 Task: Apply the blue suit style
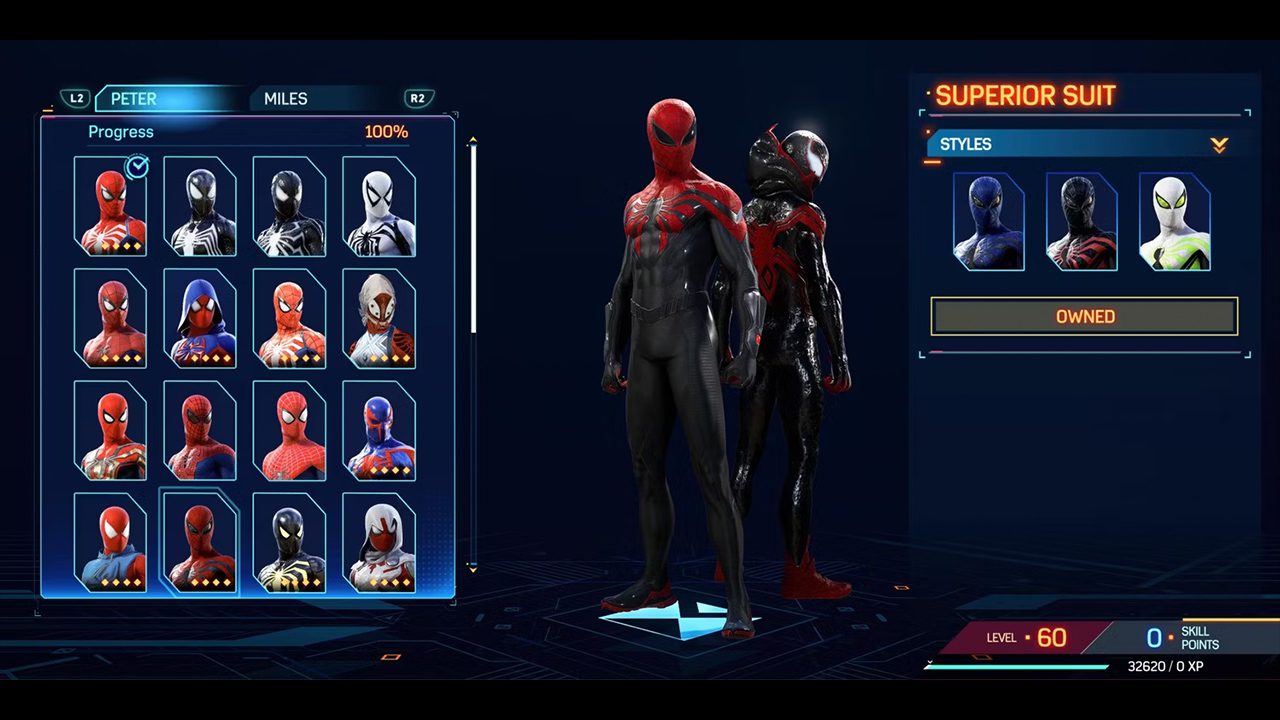pyautogui.click(x=989, y=222)
